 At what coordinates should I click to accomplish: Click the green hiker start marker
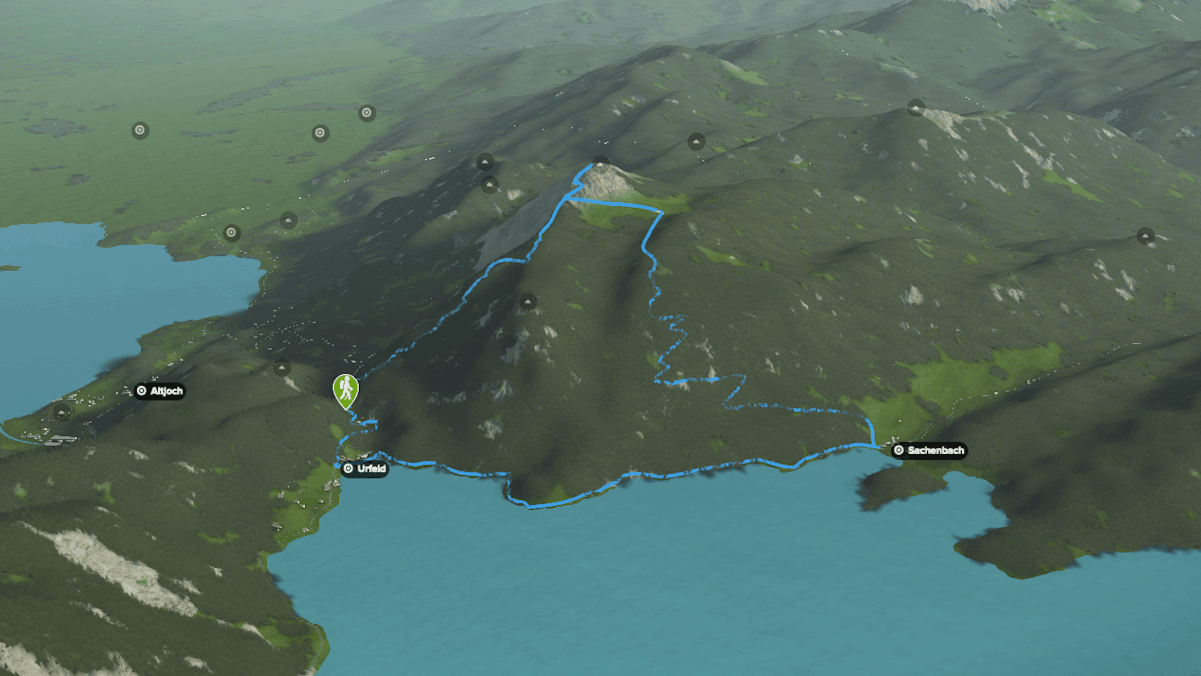coord(344,388)
